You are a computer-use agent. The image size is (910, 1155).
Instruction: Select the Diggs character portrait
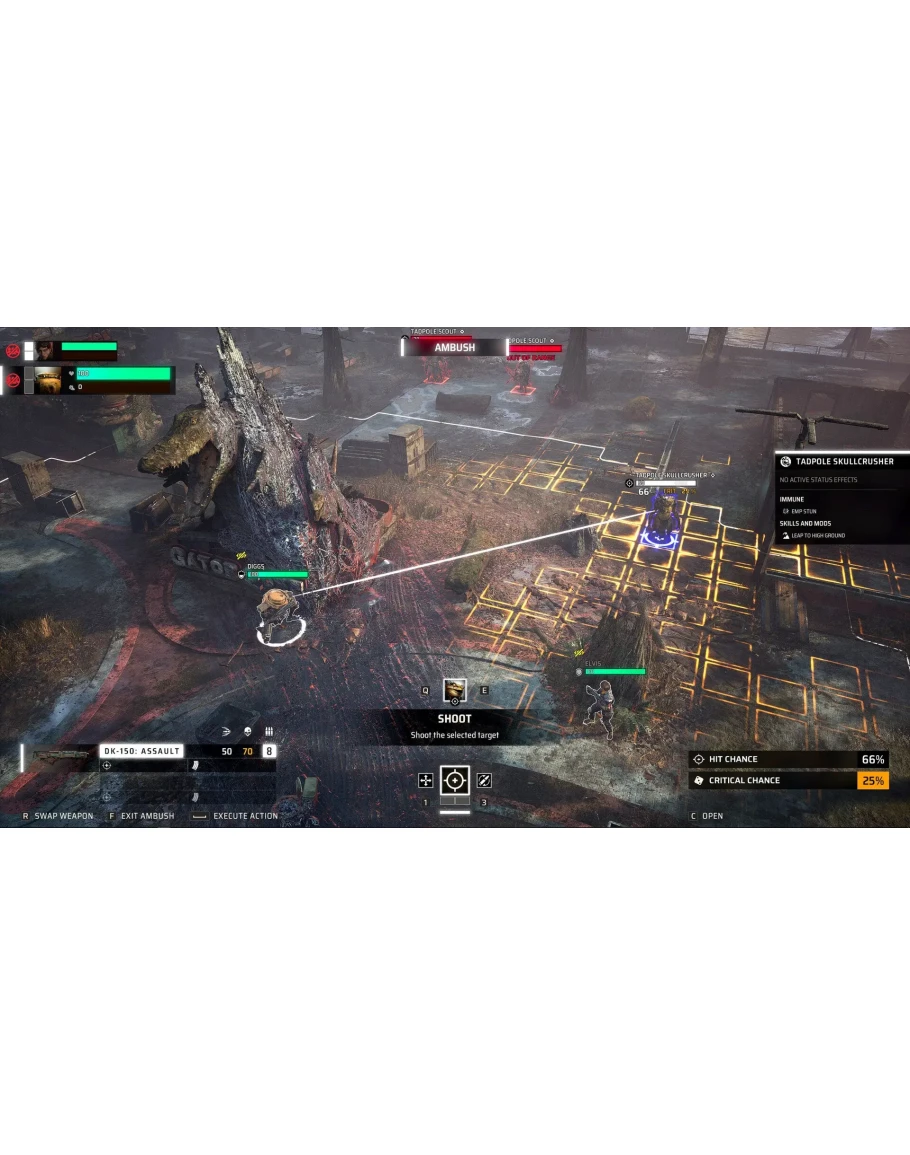pos(49,380)
